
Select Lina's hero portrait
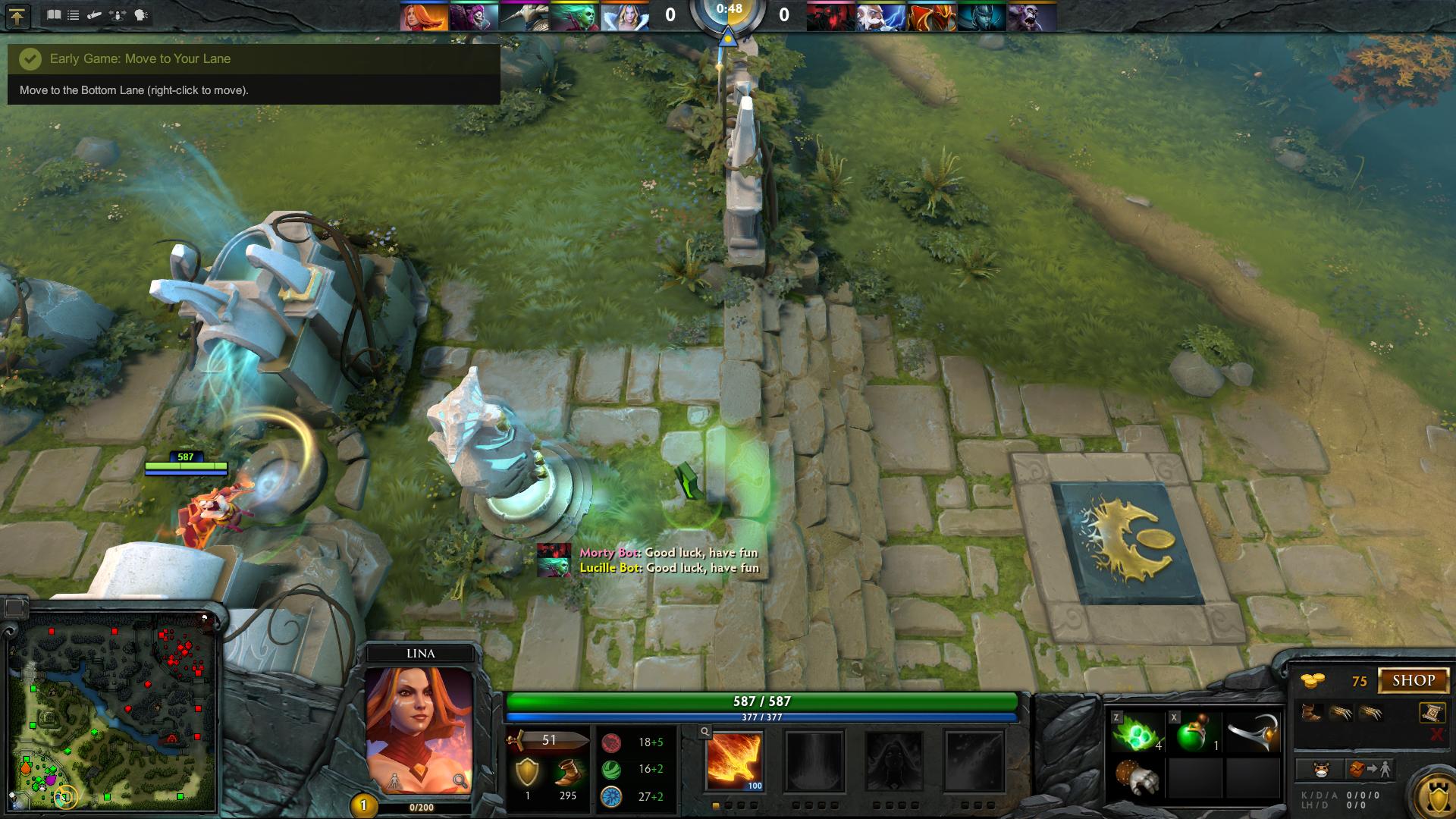[419, 728]
